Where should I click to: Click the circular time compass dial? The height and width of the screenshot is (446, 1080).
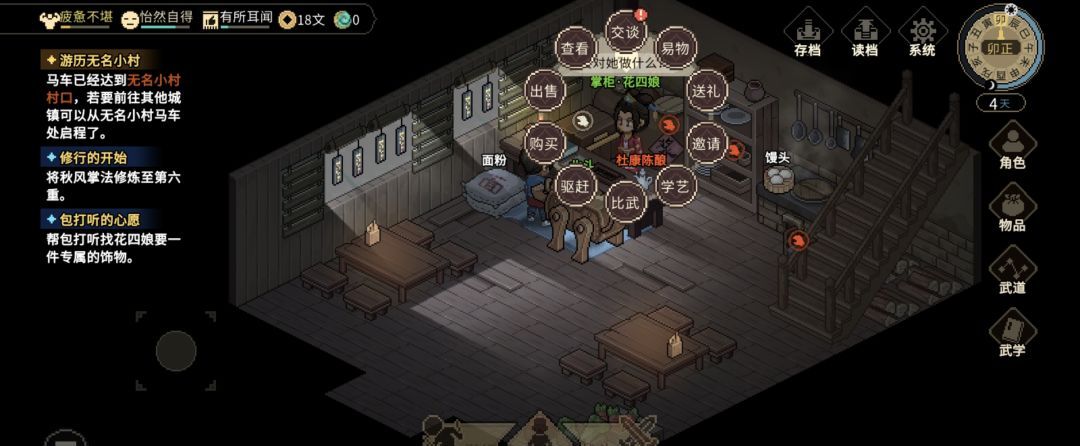pyautogui.click(x=1000, y=47)
